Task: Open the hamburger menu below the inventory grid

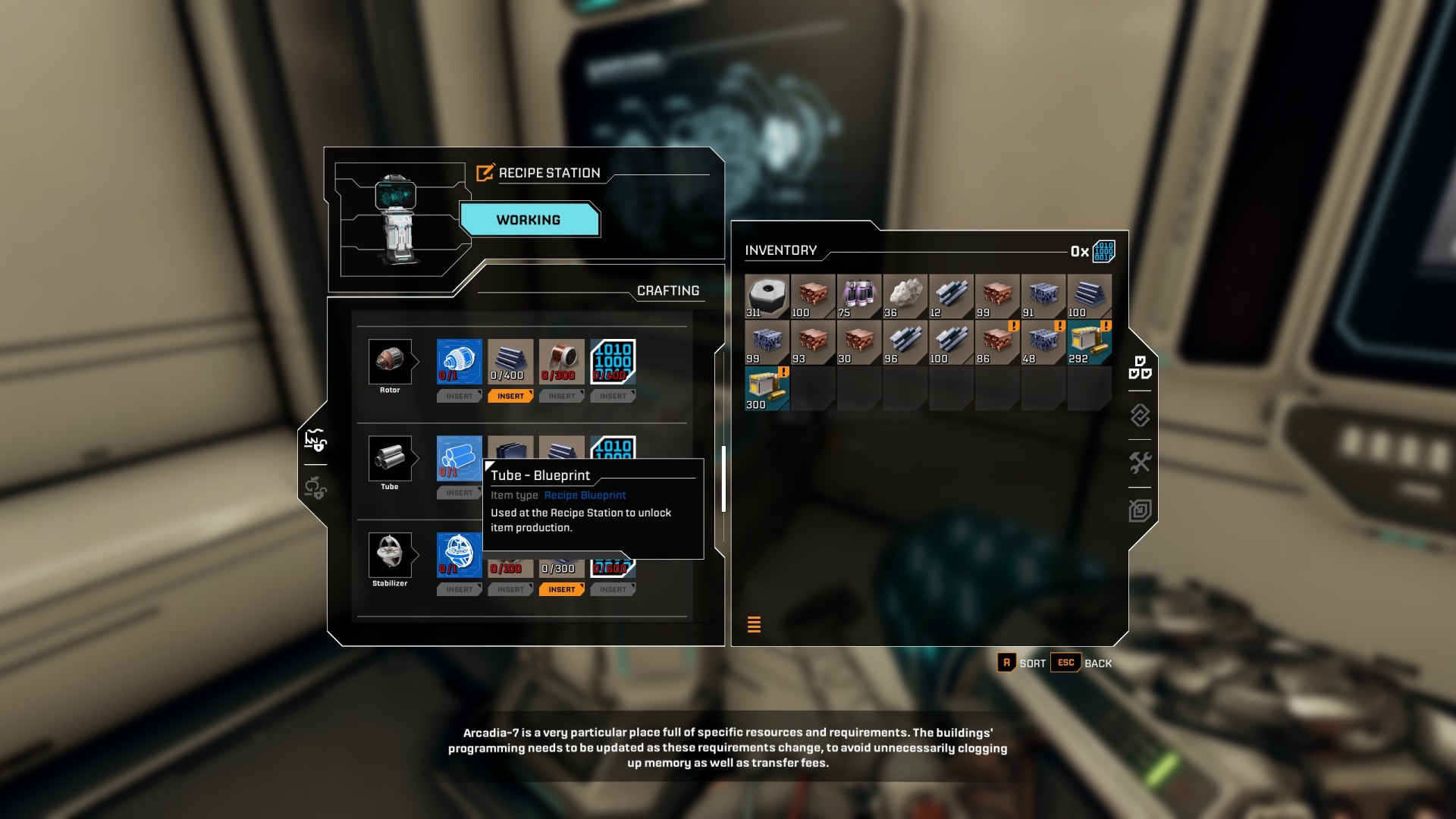Action: pyautogui.click(x=754, y=624)
